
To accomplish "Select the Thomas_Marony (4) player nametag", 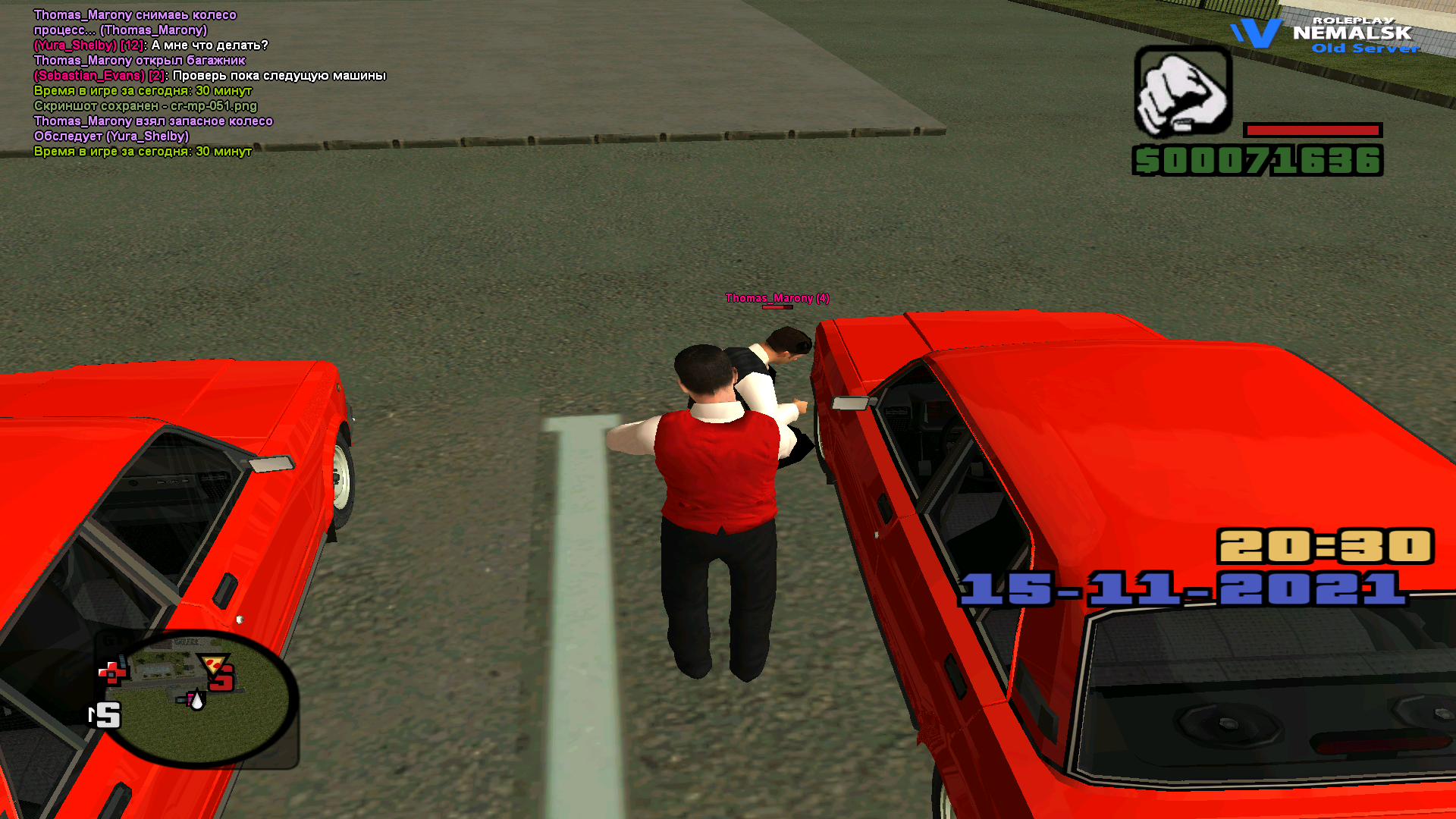I will [x=777, y=298].
